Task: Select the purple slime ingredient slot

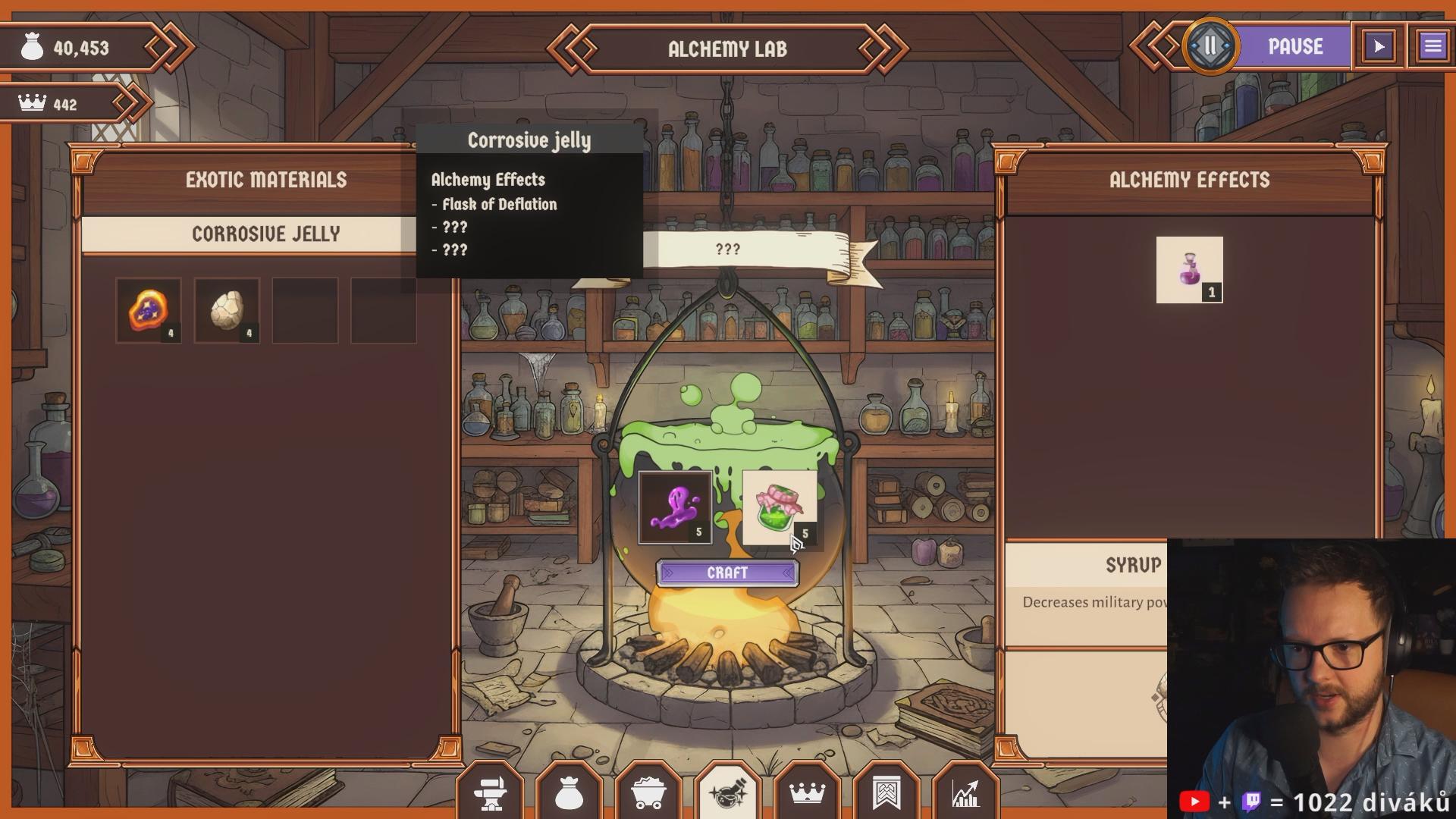Action: click(x=675, y=507)
